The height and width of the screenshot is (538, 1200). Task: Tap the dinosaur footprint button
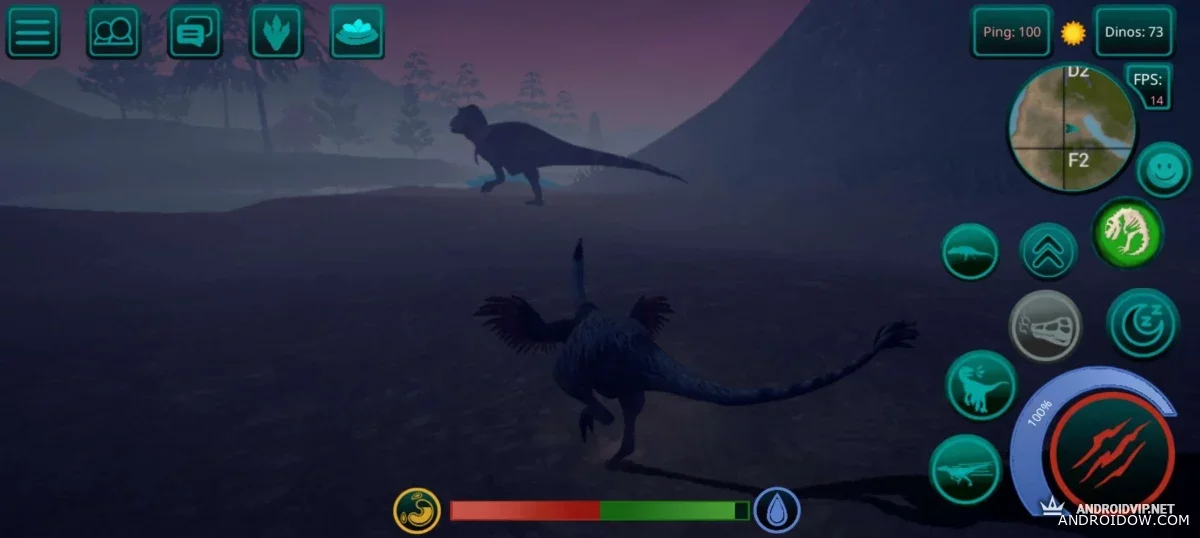tap(276, 32)
